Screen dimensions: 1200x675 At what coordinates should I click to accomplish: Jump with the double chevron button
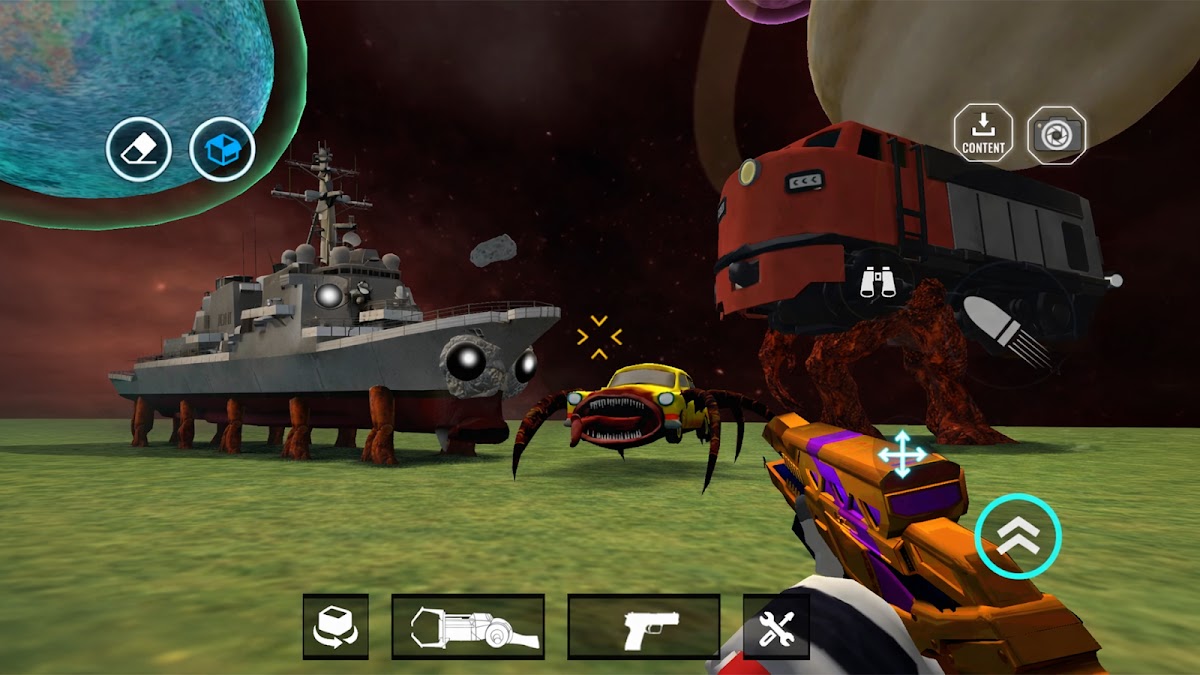click(x=1018, y=535)
